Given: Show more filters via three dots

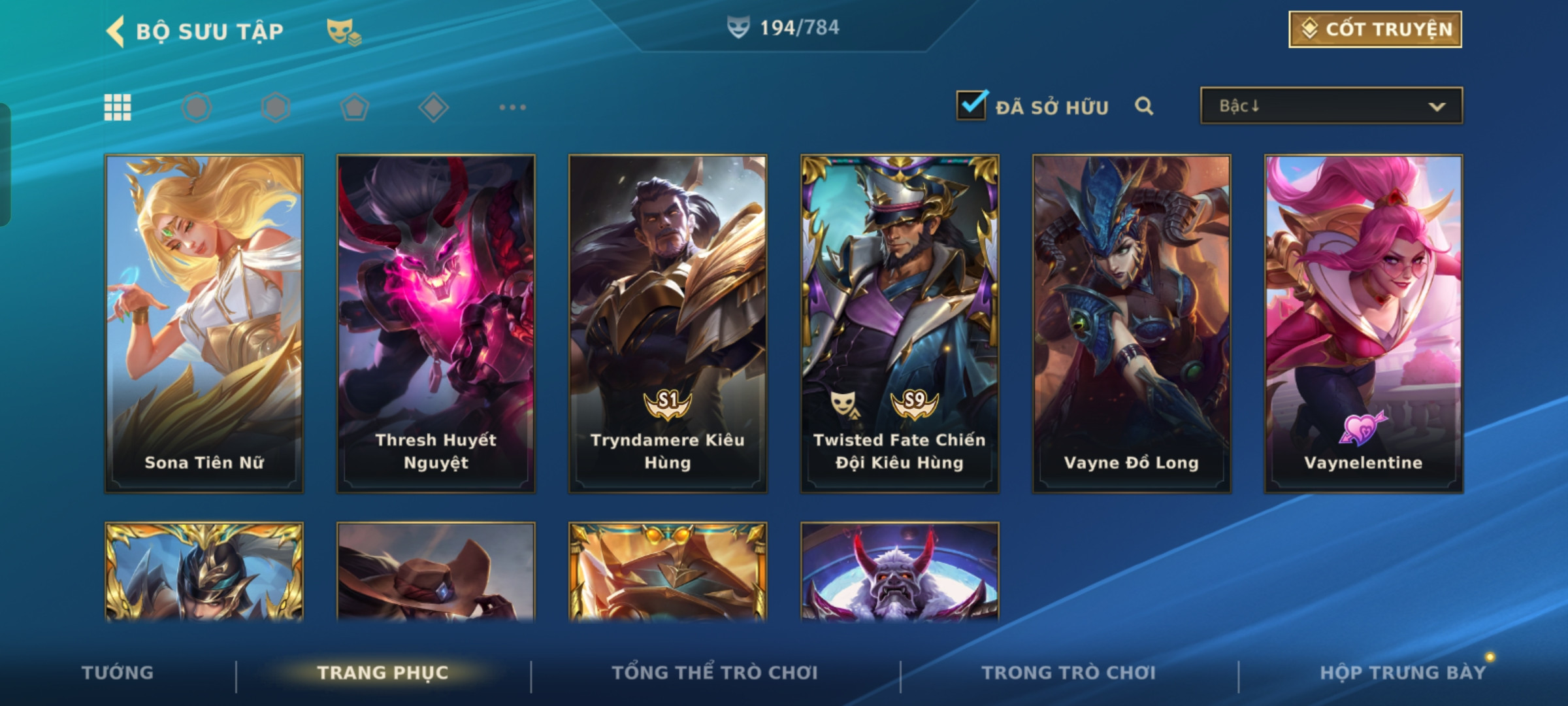Looking at the screenshot, I should pyautogui.click(x=512, y=107).
